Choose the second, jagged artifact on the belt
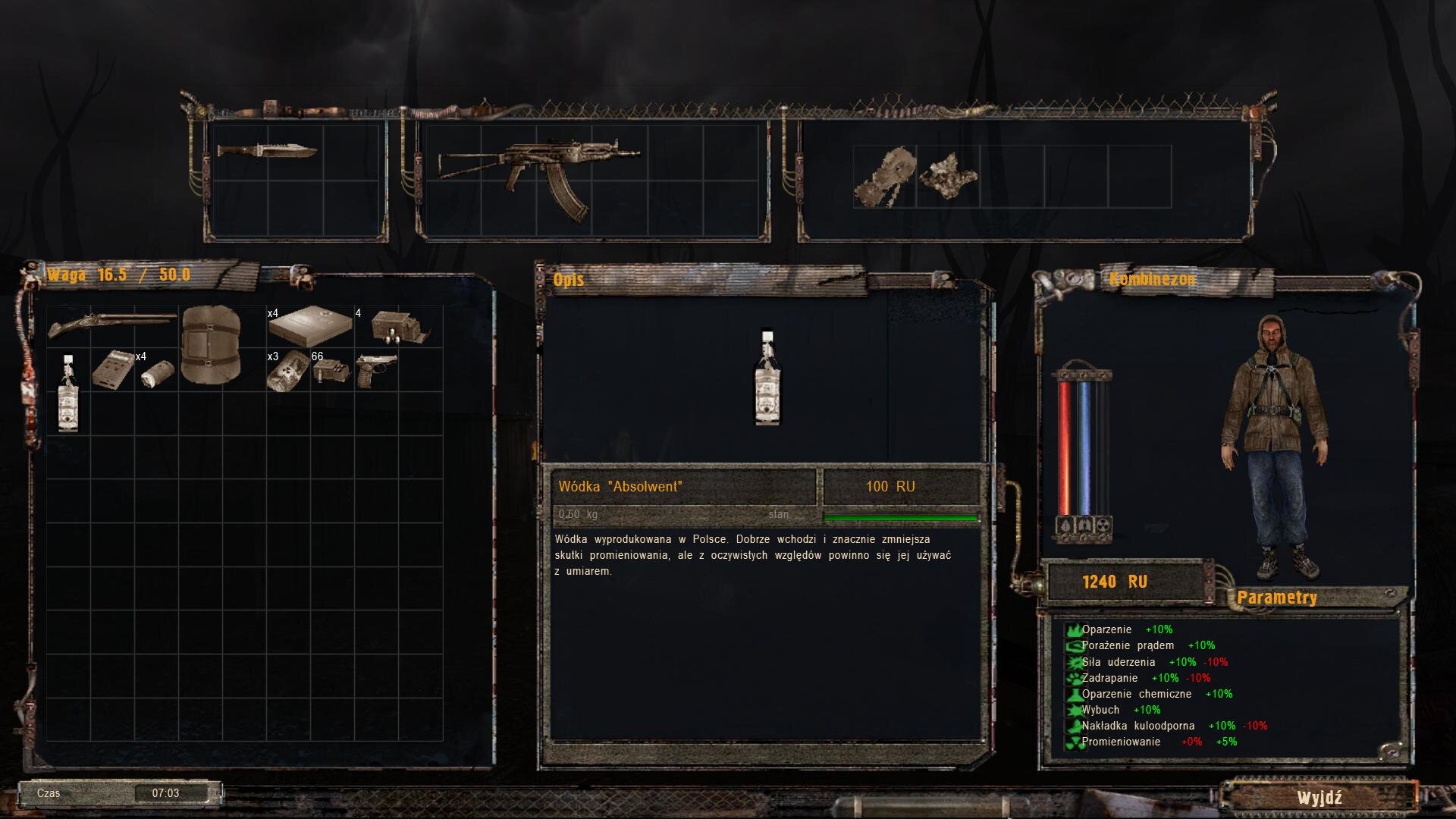Screen dimensions: 1456x819 [x=948, y=175]
